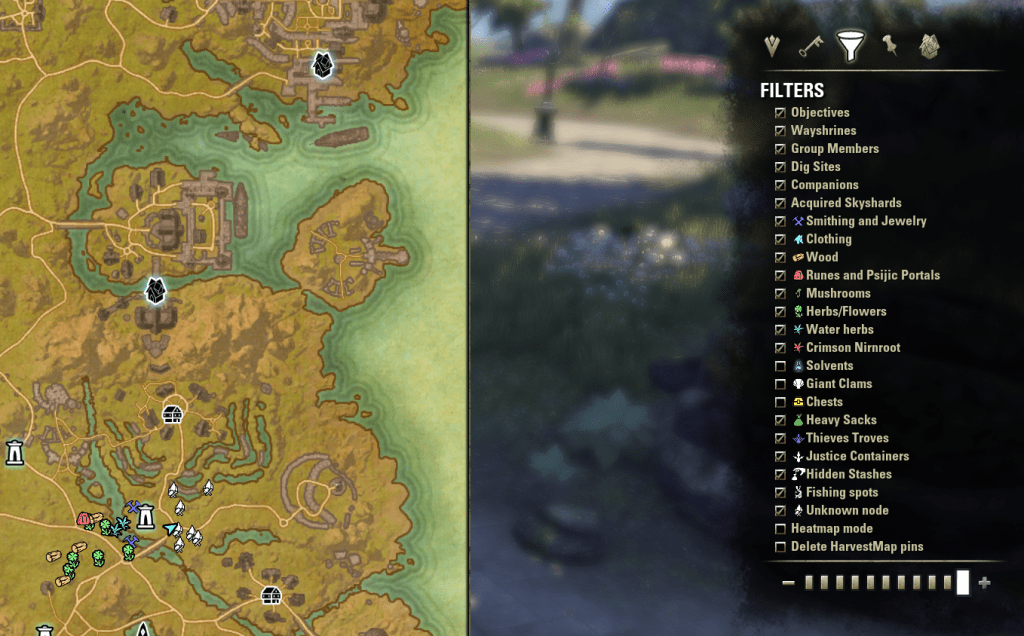
Task: Uncheck the Wayshrines filter
Action: [x=780, y=131]
